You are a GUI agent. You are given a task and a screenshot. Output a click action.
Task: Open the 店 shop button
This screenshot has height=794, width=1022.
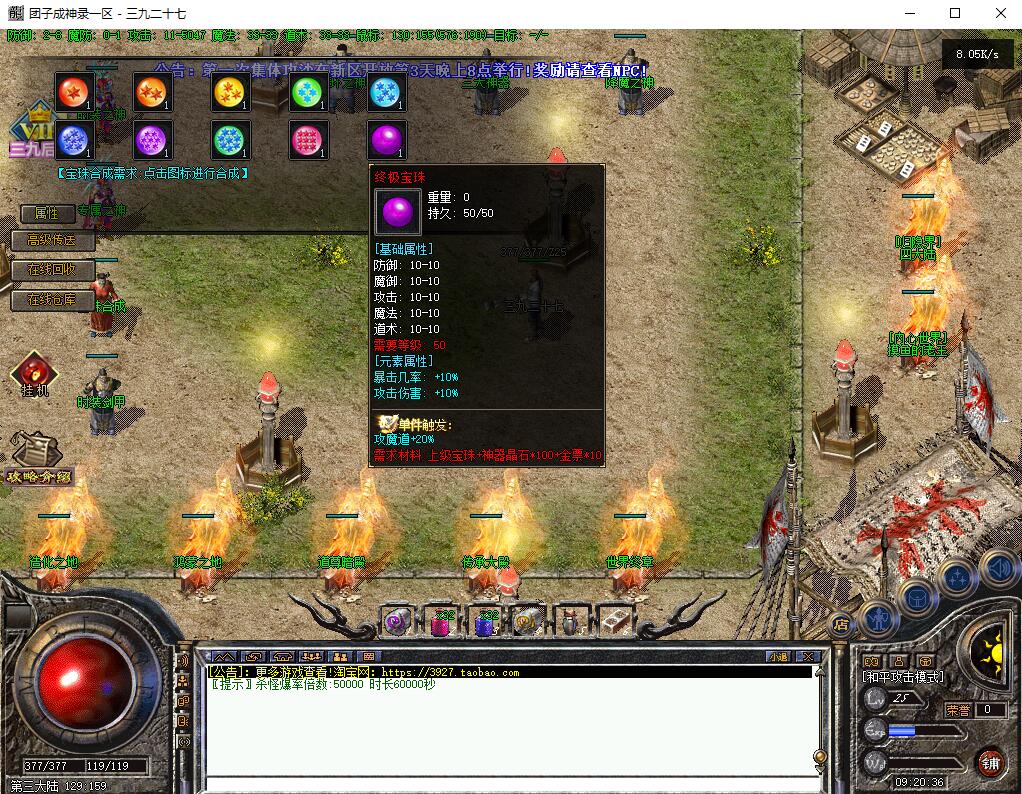[841, 624]
